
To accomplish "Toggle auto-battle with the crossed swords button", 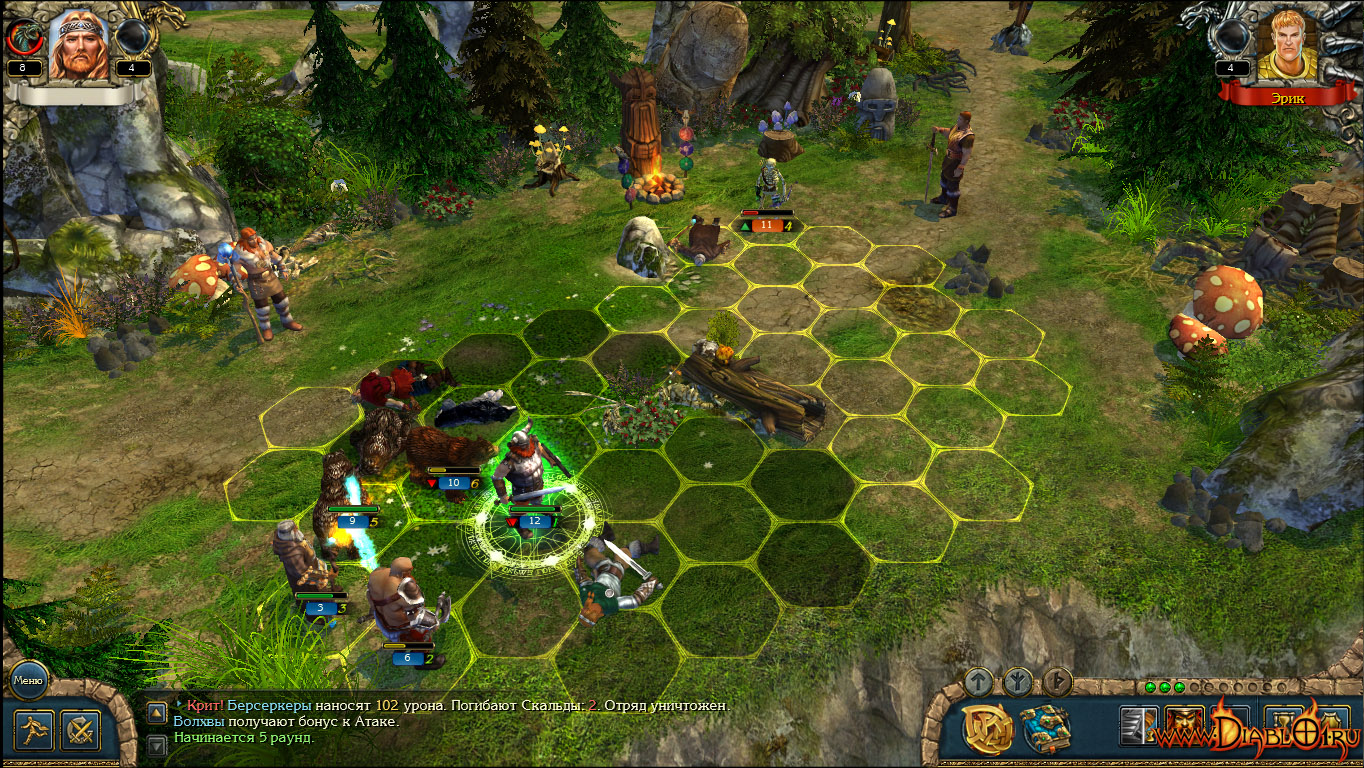I will [x=80, y=730].
